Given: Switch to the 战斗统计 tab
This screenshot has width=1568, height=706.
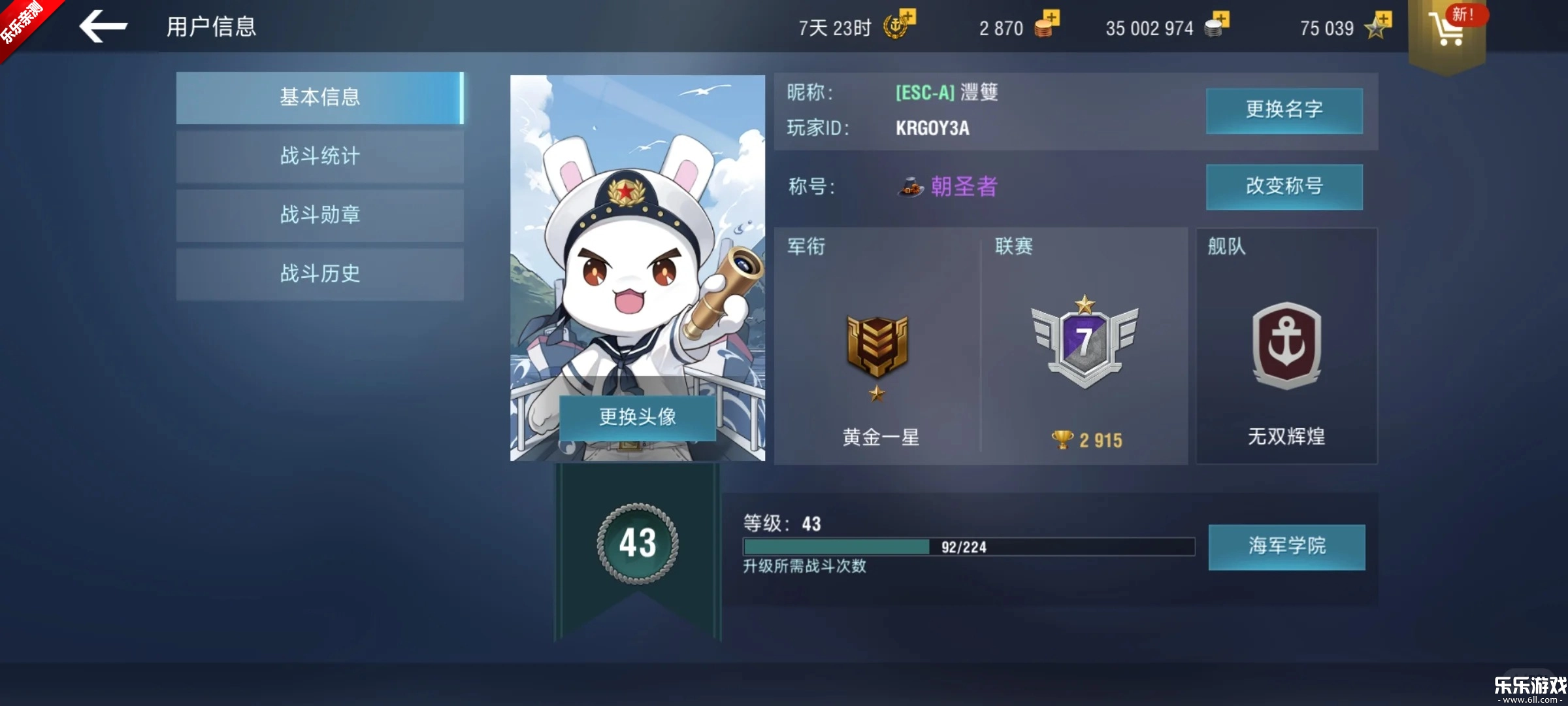Looking at the screenshot, I should pyautogui.click(x=319, y=157).
